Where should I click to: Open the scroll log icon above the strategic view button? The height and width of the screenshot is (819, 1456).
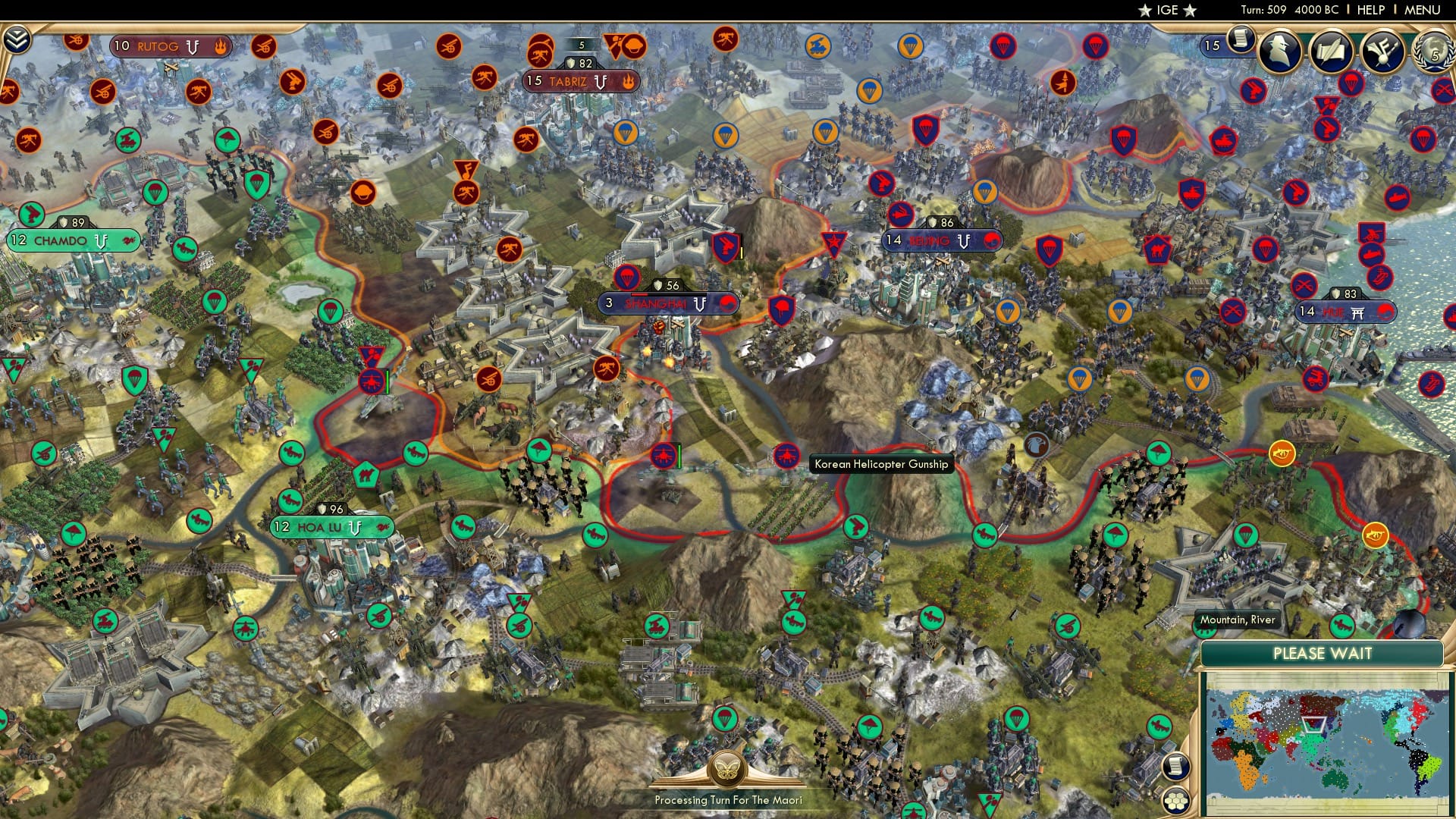point(1174,766)
